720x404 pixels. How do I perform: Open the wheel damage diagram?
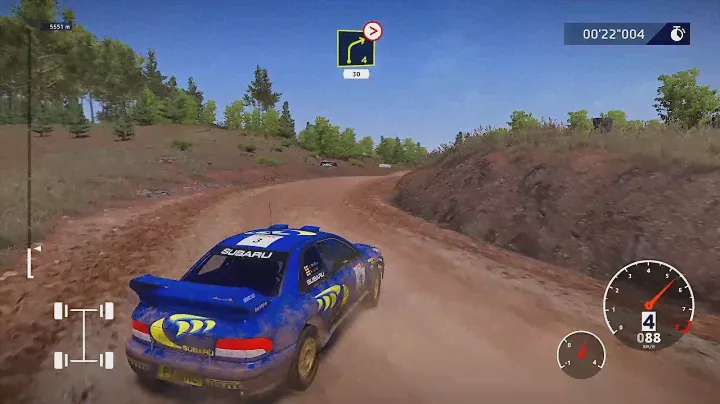click(x=83, y=336)
